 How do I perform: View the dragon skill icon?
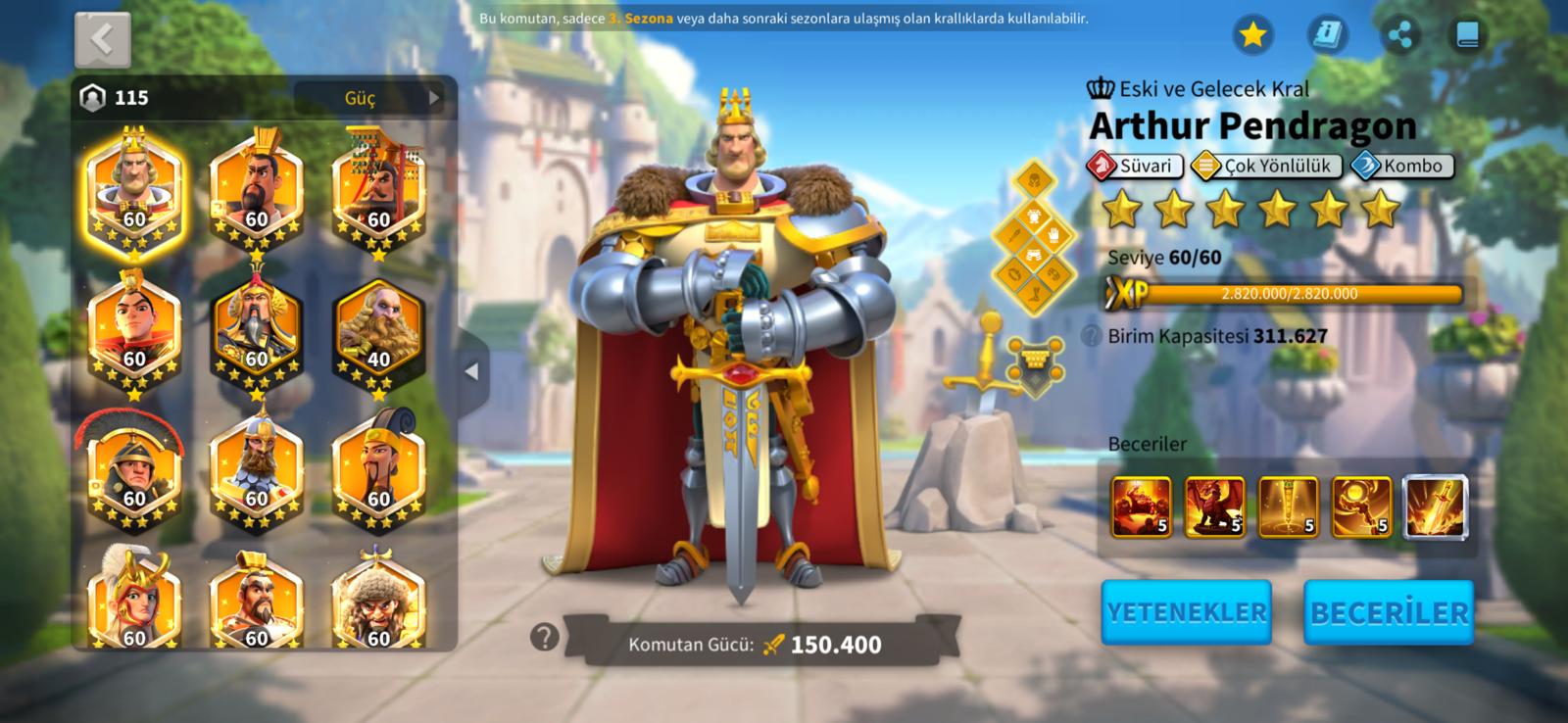[x=1214, y=506]
